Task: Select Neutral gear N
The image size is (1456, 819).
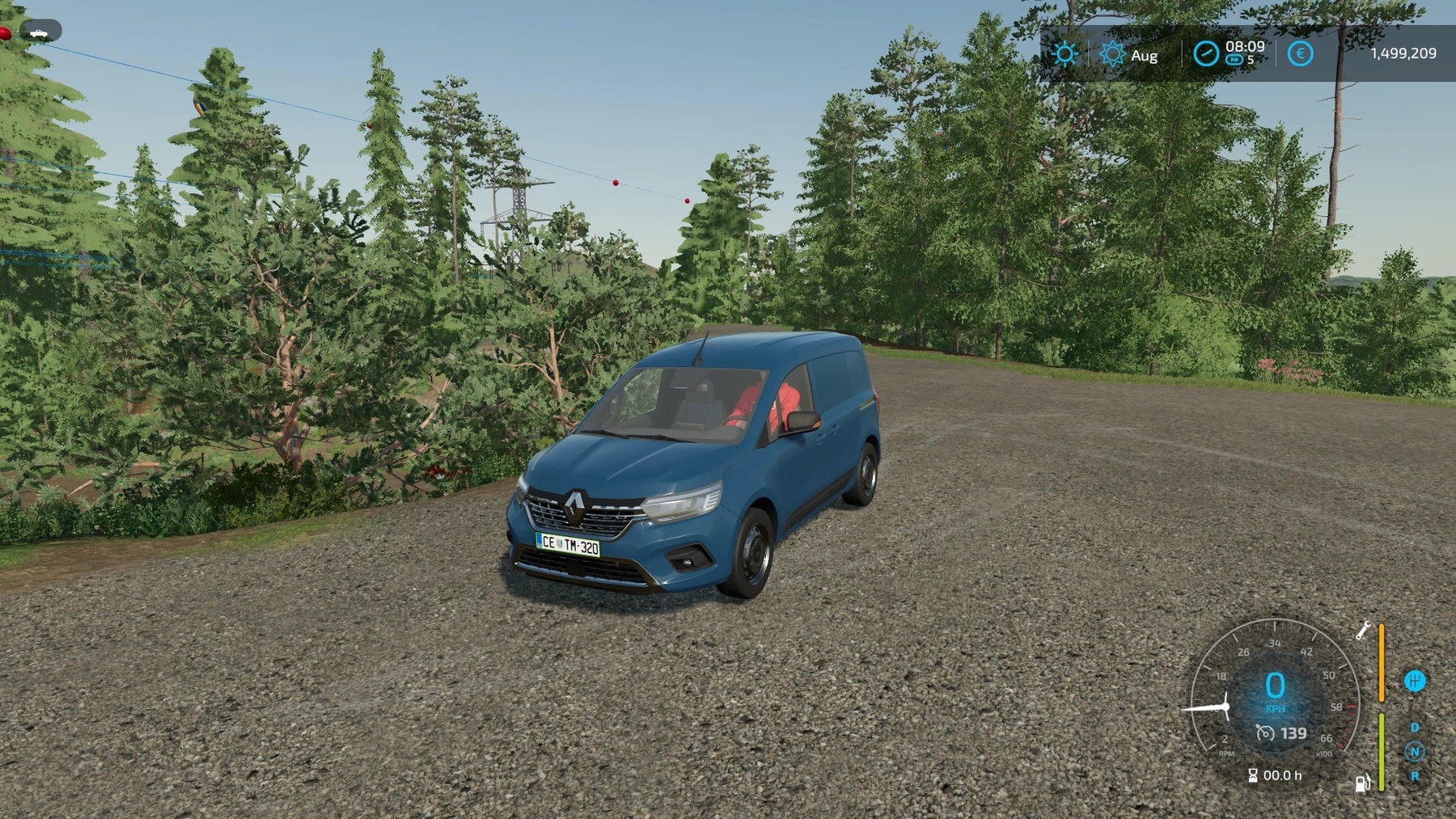Action: coord(1415,751)
